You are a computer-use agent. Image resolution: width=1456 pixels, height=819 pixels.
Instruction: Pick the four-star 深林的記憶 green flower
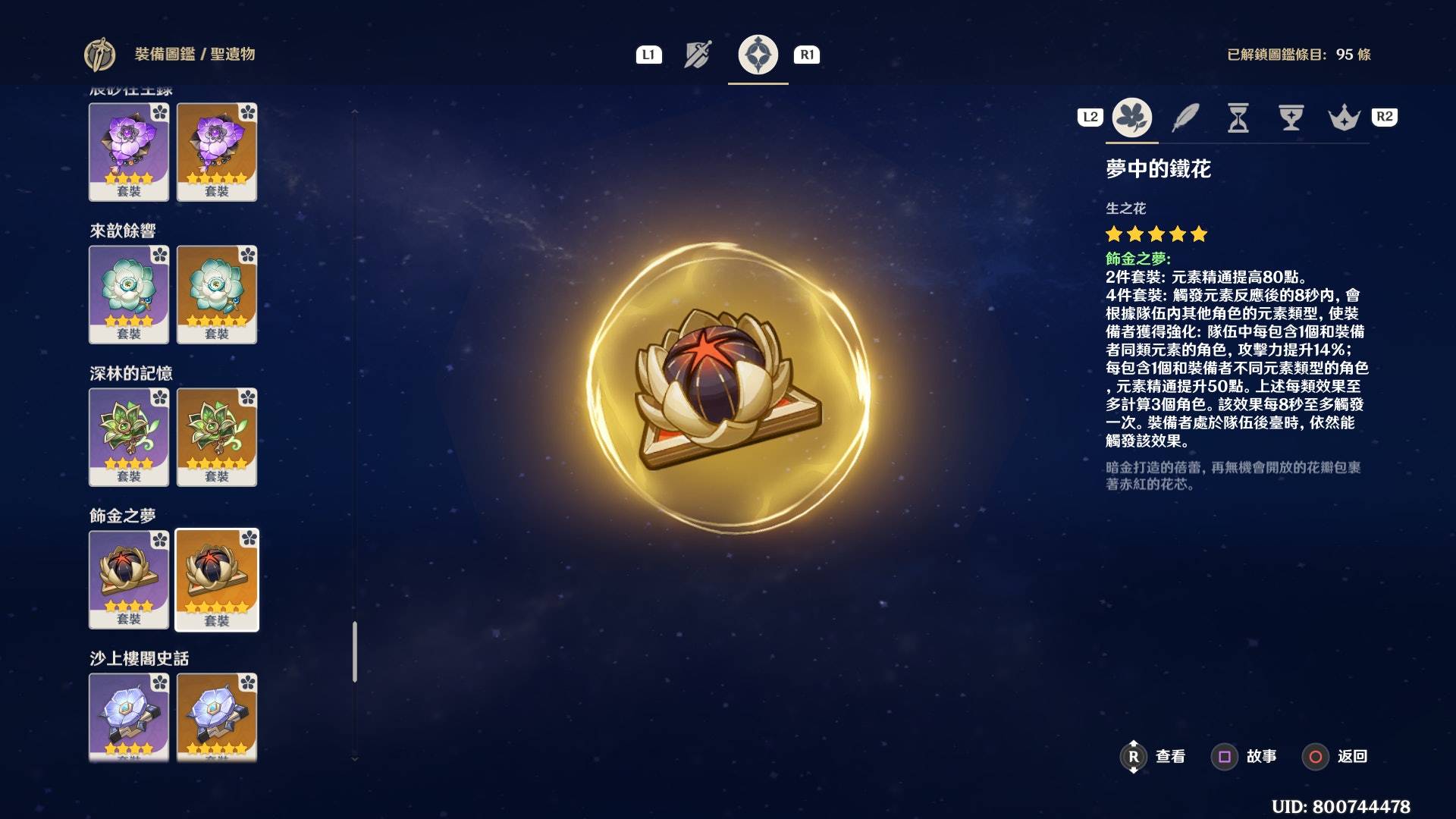point(129,437)
